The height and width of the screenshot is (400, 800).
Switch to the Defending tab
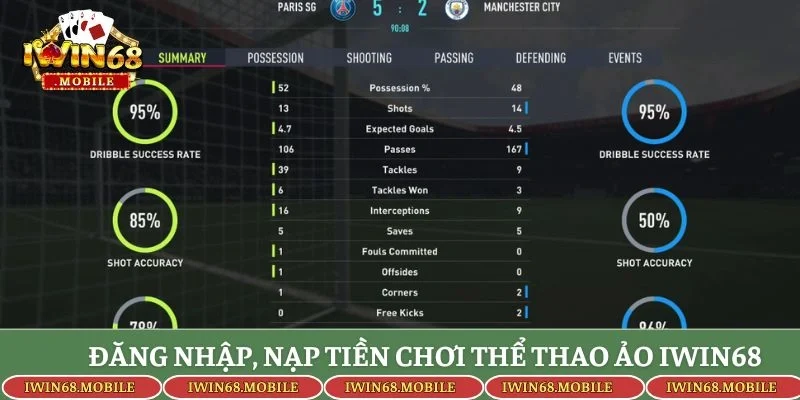[x=541, y=58]
